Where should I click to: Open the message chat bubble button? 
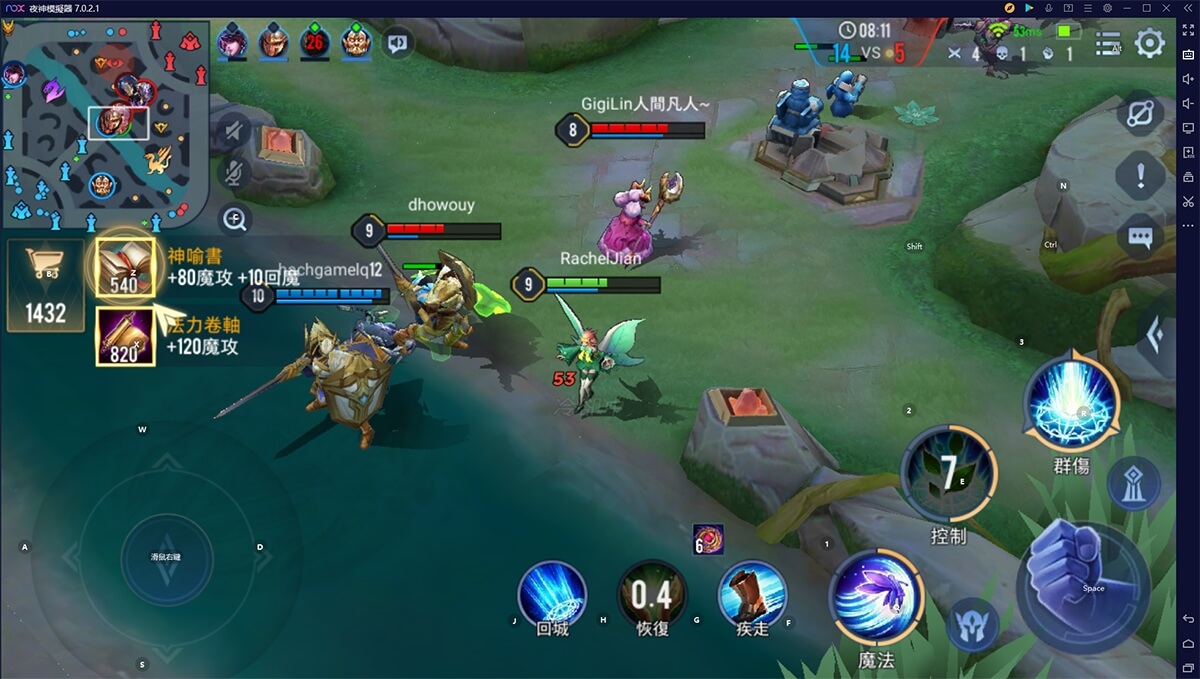pos(1140,237)
